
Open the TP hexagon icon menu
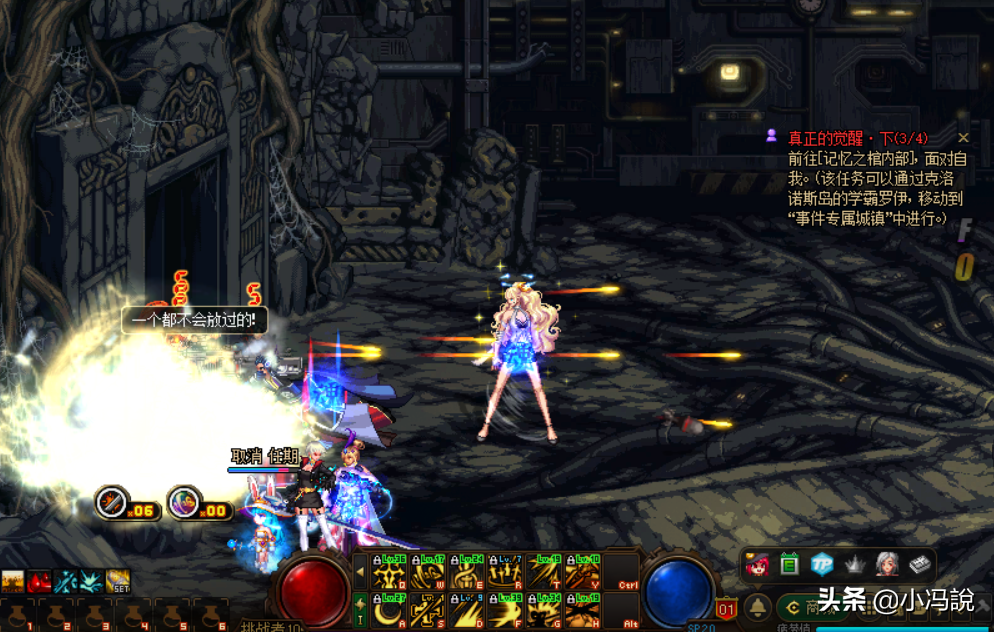click(822, 564)
